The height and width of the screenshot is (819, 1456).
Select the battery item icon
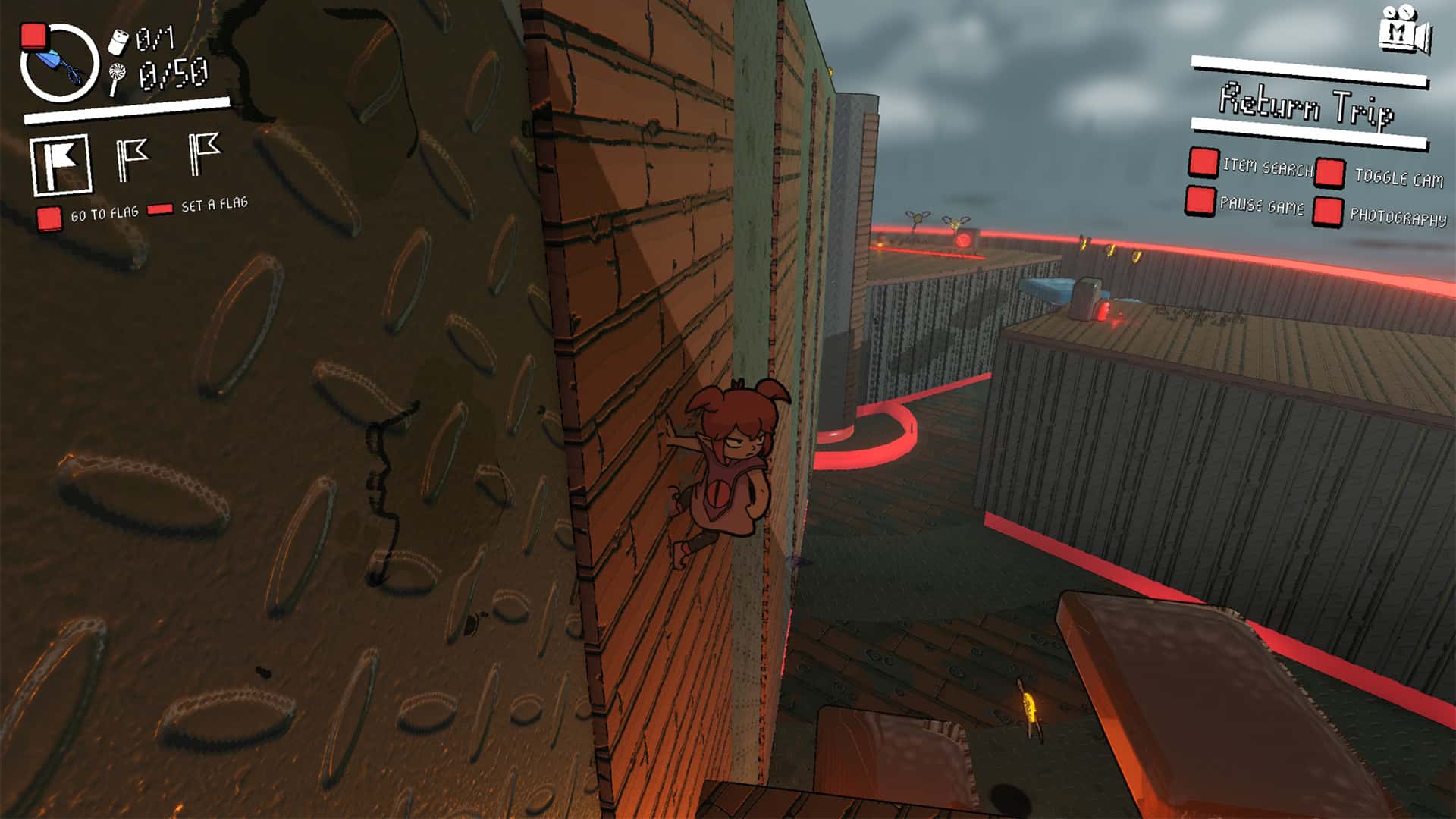click(x=117, y=42)
